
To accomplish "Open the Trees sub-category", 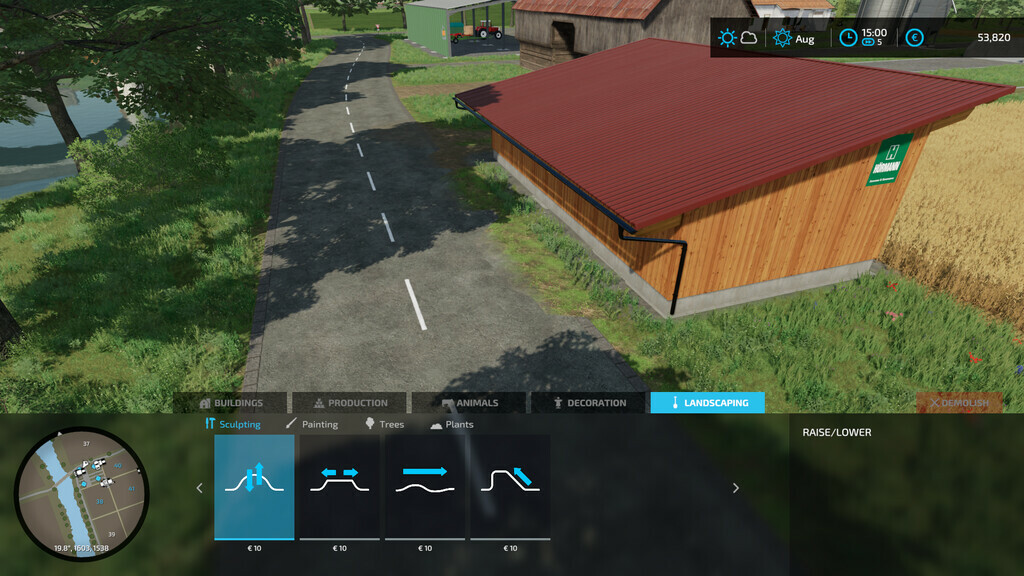I will (x=384, y=424).
